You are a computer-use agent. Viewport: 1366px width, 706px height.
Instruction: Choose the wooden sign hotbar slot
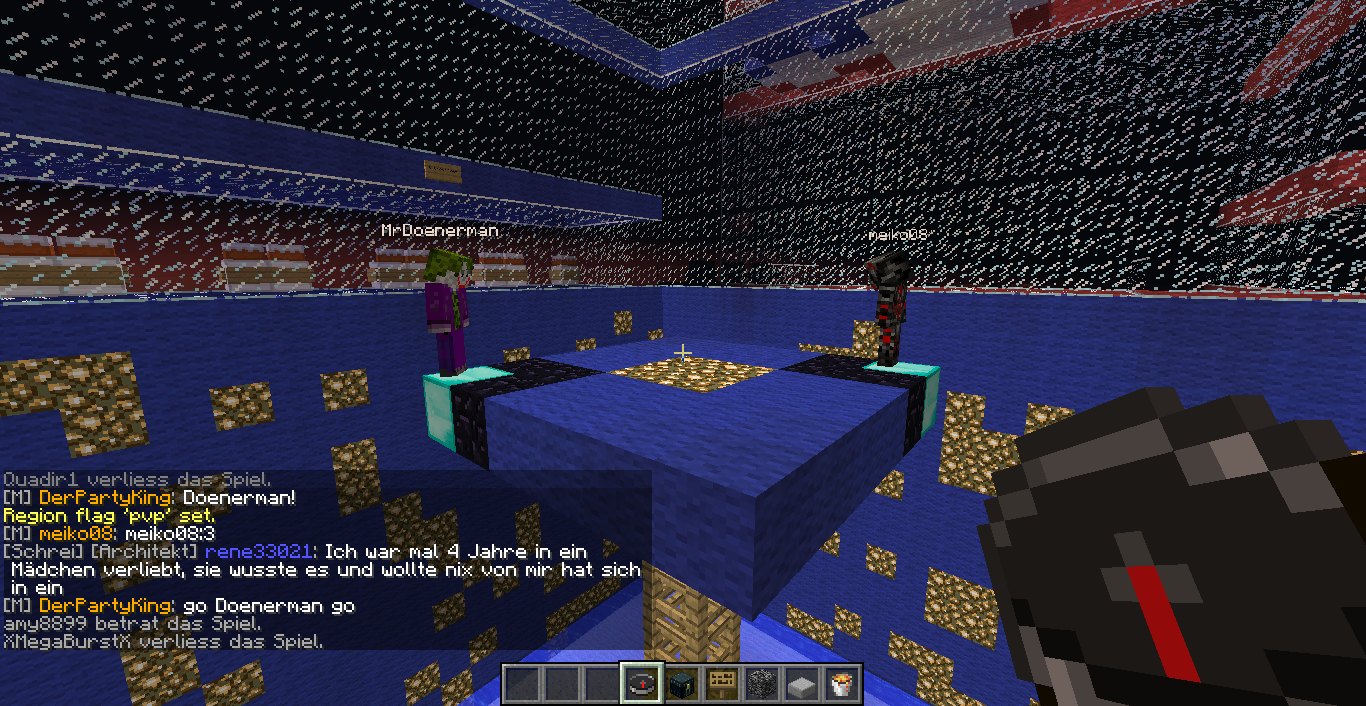tap(722, 683)
